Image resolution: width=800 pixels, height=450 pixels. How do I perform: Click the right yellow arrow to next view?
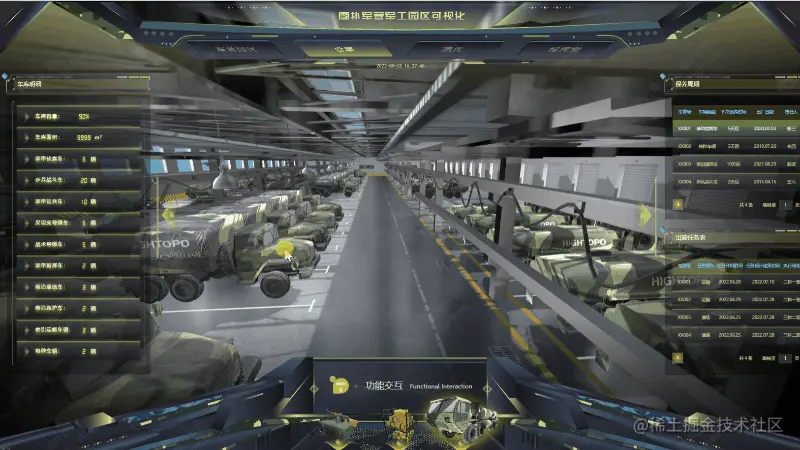click(x=647, y=214)
